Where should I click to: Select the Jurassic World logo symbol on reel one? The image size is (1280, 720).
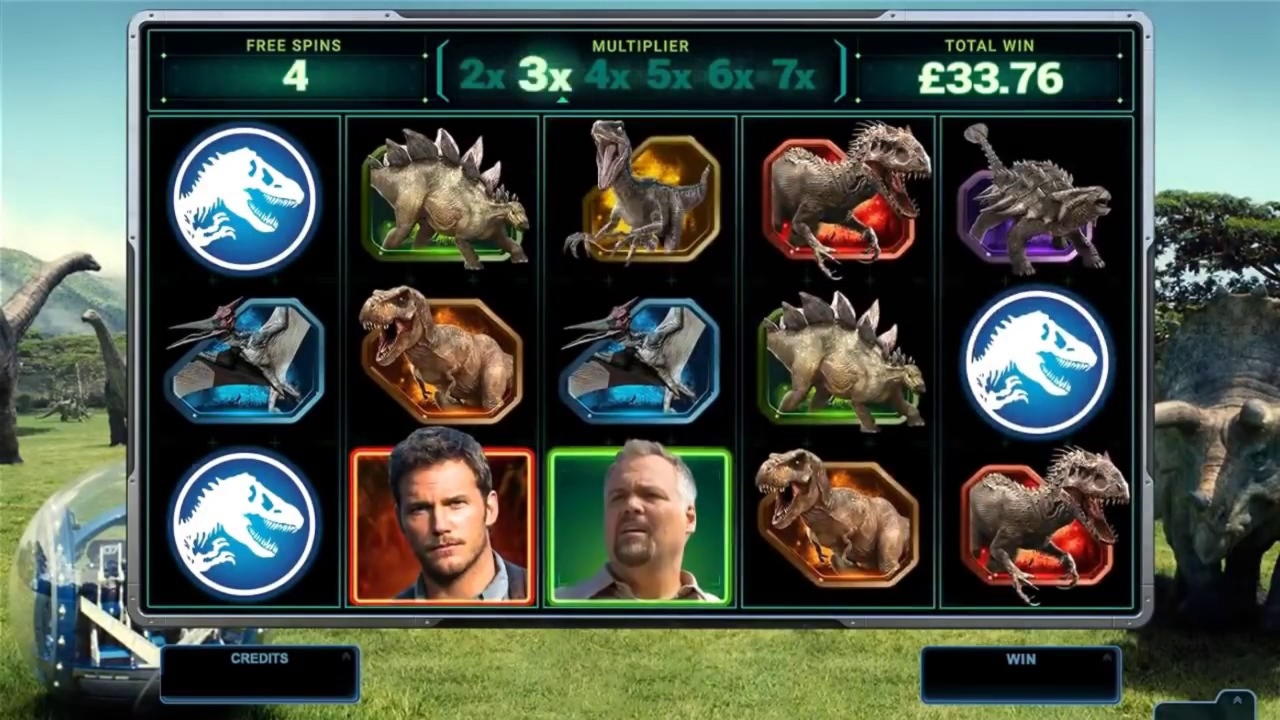click(x=243, y=197)
